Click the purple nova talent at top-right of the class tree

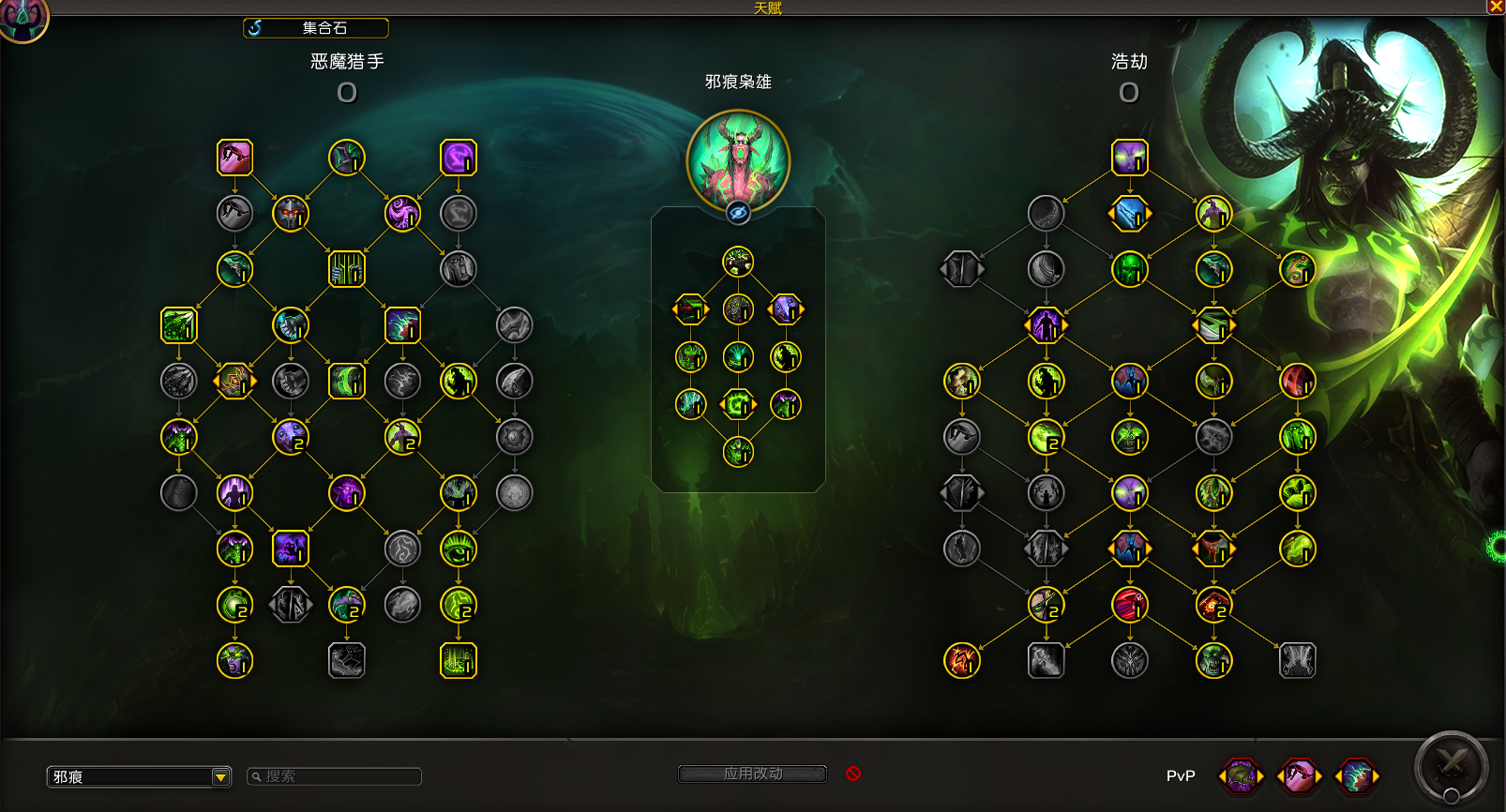coord(459,158)
